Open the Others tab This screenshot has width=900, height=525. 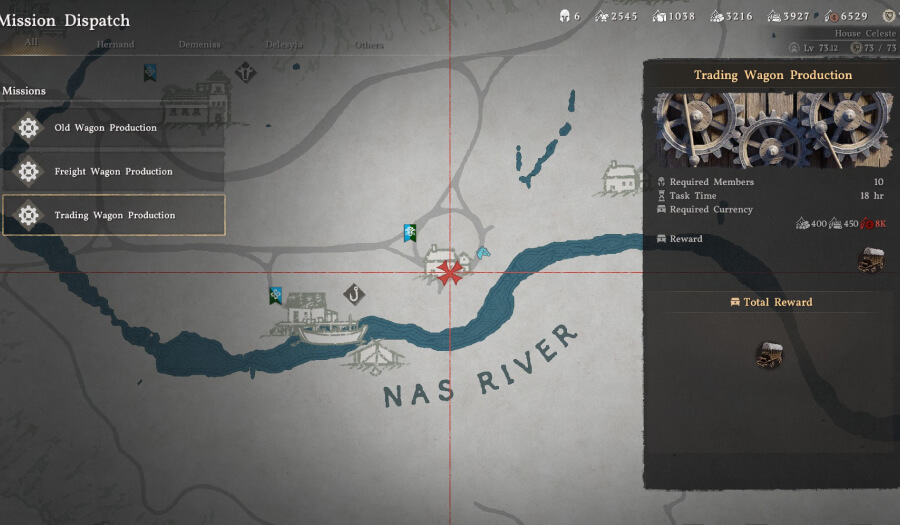pos(369,45)
